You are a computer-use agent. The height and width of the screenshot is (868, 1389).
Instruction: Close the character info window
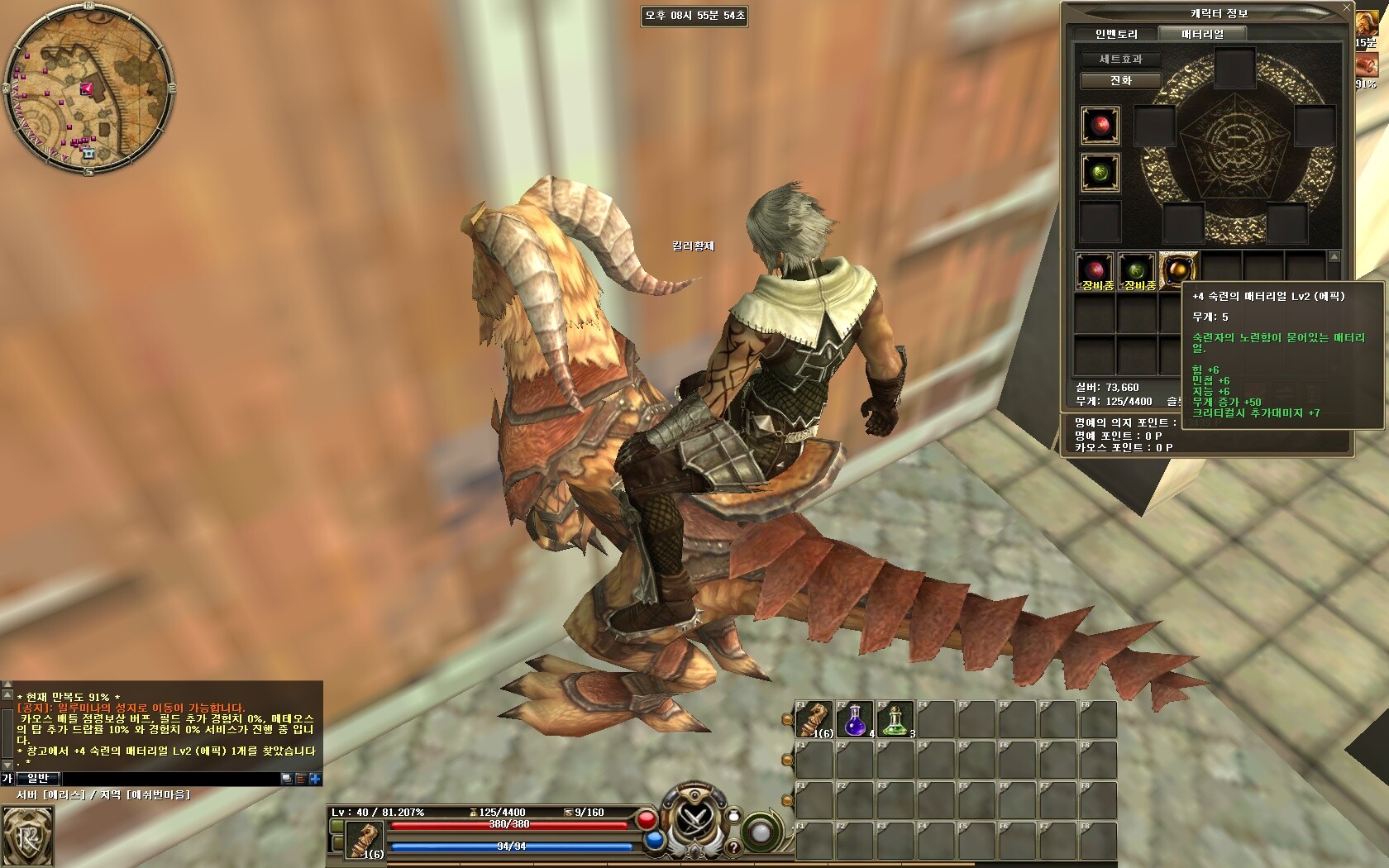click(1346, 7)
